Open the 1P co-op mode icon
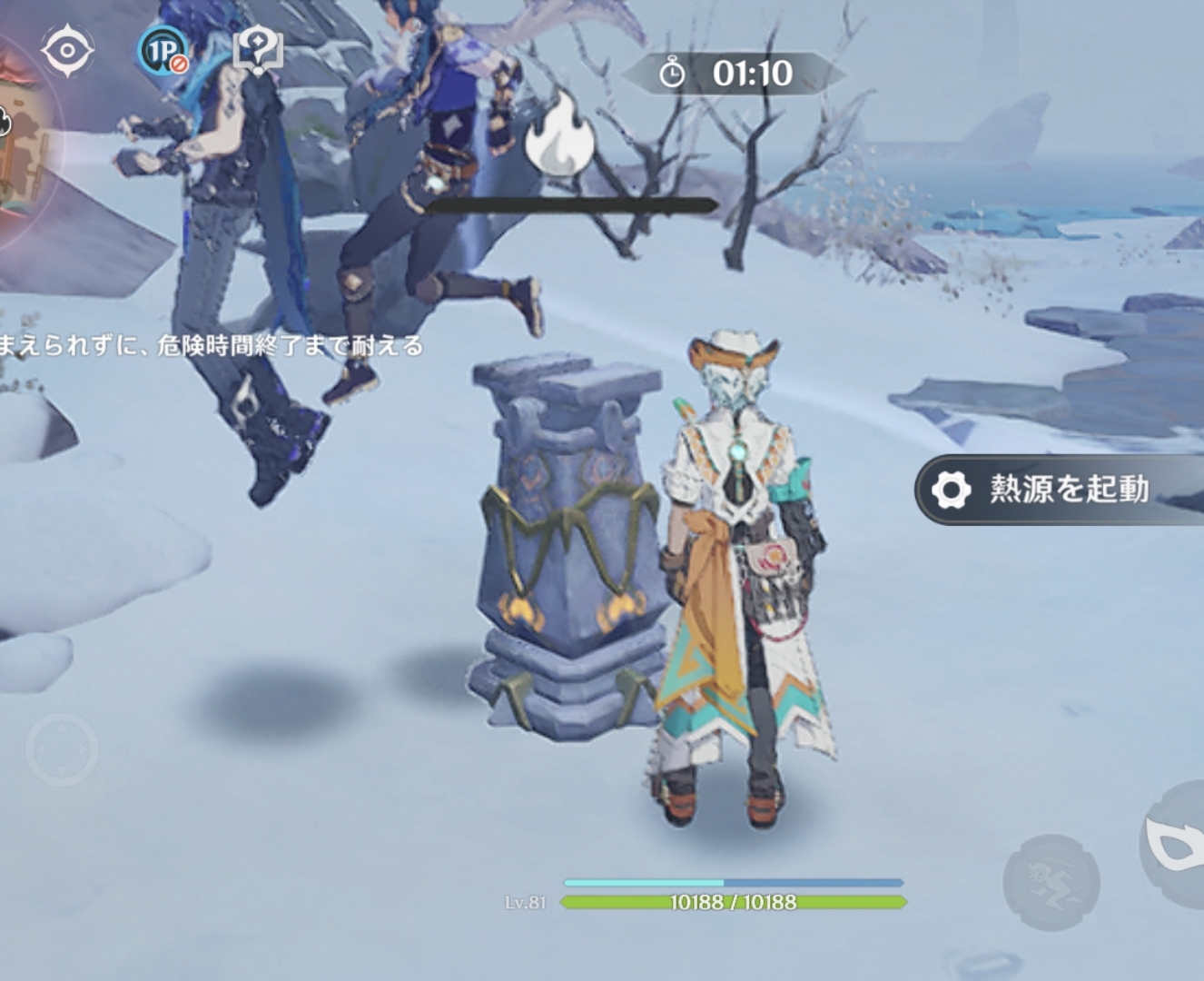1204x981 pixels. pyautogui.click(x=163, y=50)
